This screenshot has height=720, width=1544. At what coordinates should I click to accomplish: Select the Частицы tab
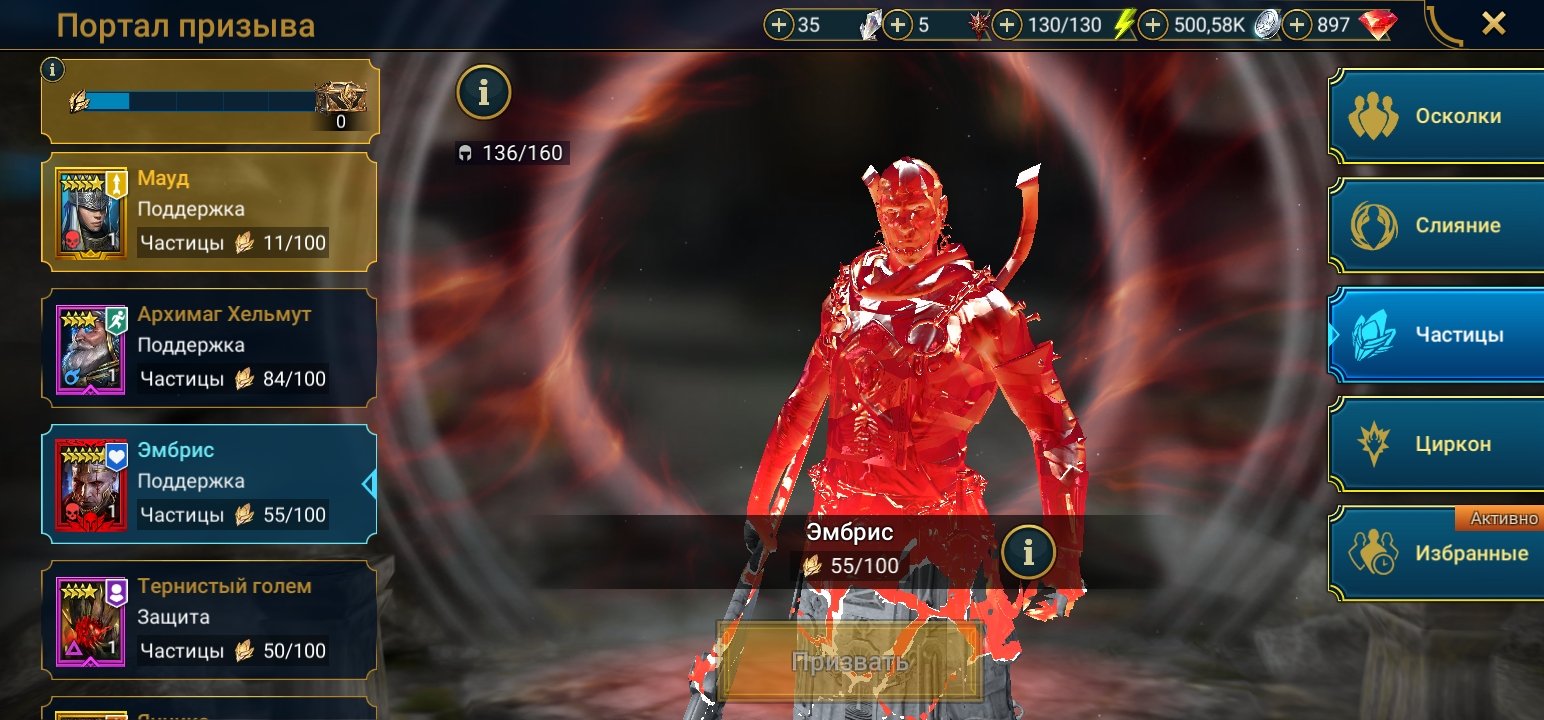(x=1436, y=335)
